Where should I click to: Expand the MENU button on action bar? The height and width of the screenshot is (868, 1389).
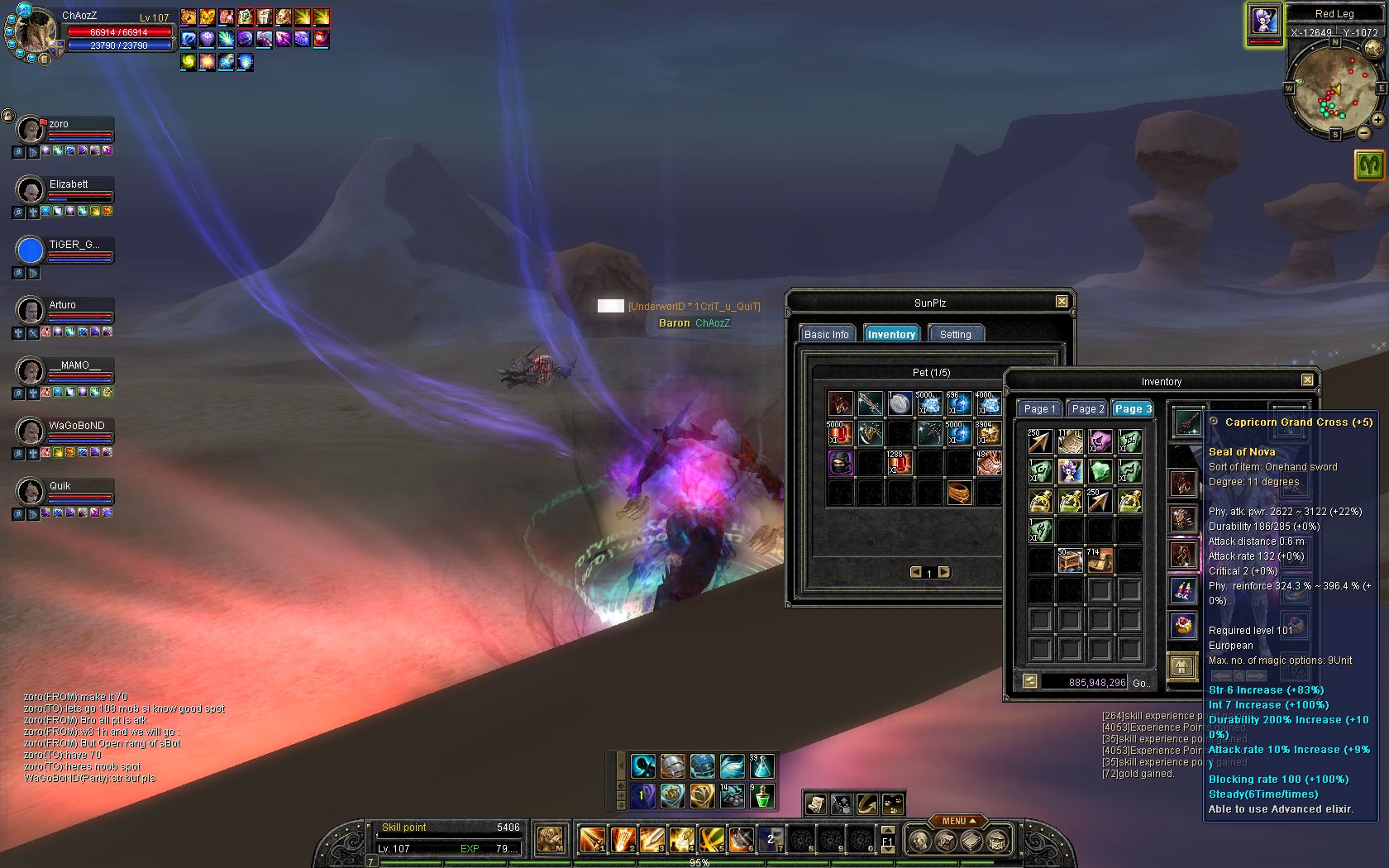click(957, 821)
